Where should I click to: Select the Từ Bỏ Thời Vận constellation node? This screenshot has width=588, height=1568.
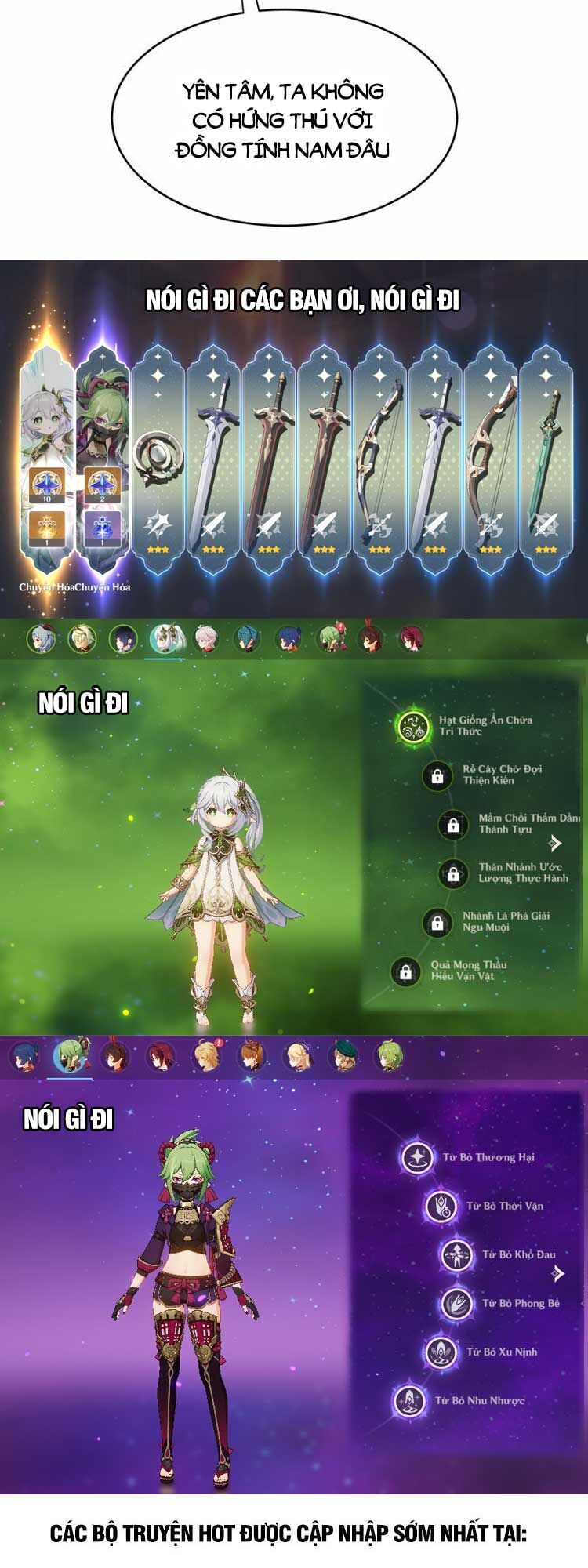point(441,1206)
